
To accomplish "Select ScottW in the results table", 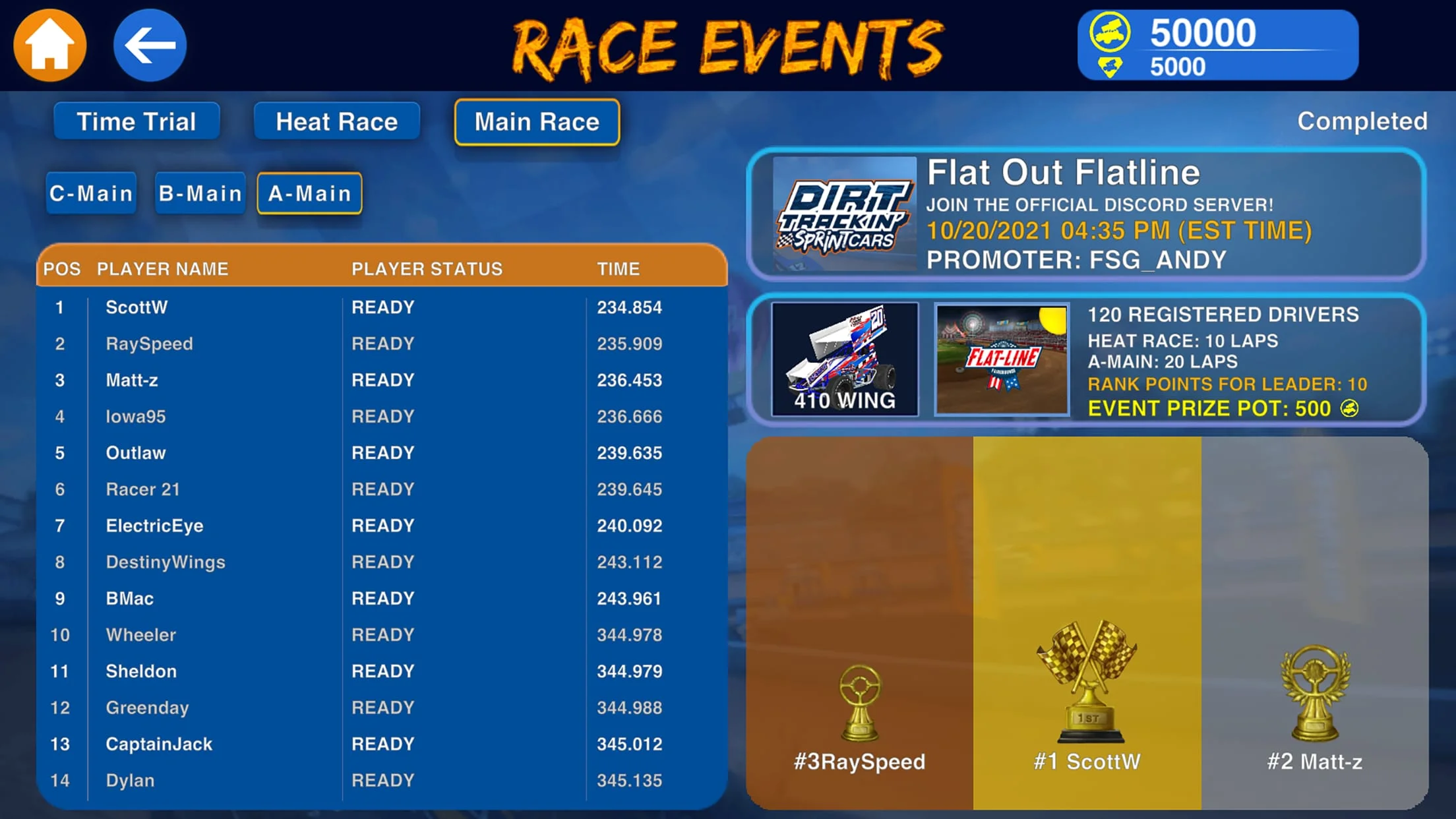I will [x=136, y=307].
